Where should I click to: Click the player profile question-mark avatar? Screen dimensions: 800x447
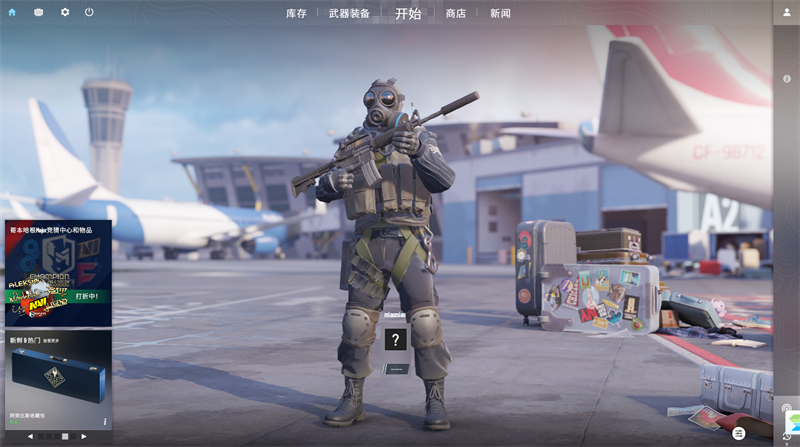pyautogui.click(x=396, y=340)
